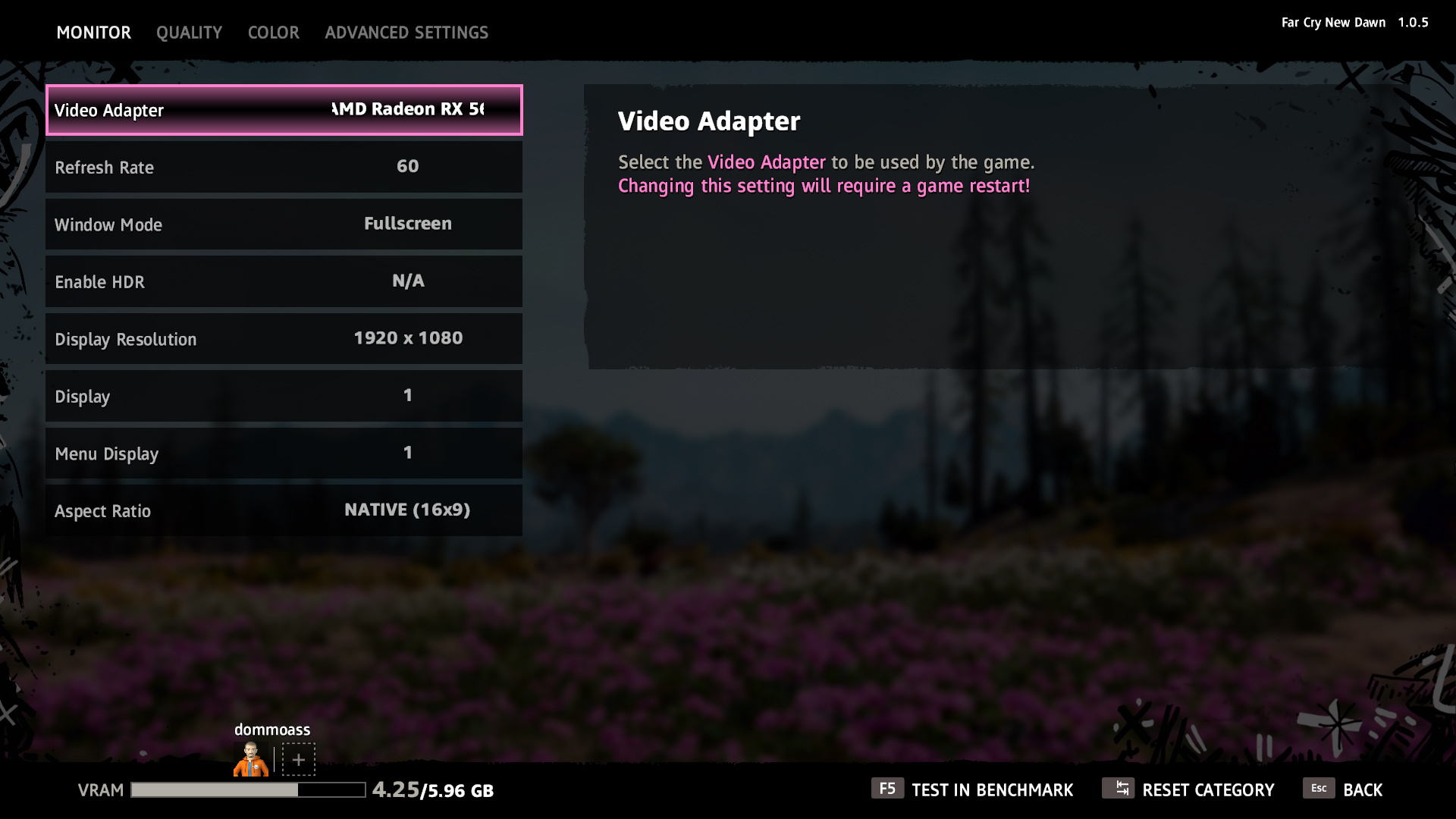Add a co-op player with the plus slot
This screenshot has height=819, width=1456.
299,759
